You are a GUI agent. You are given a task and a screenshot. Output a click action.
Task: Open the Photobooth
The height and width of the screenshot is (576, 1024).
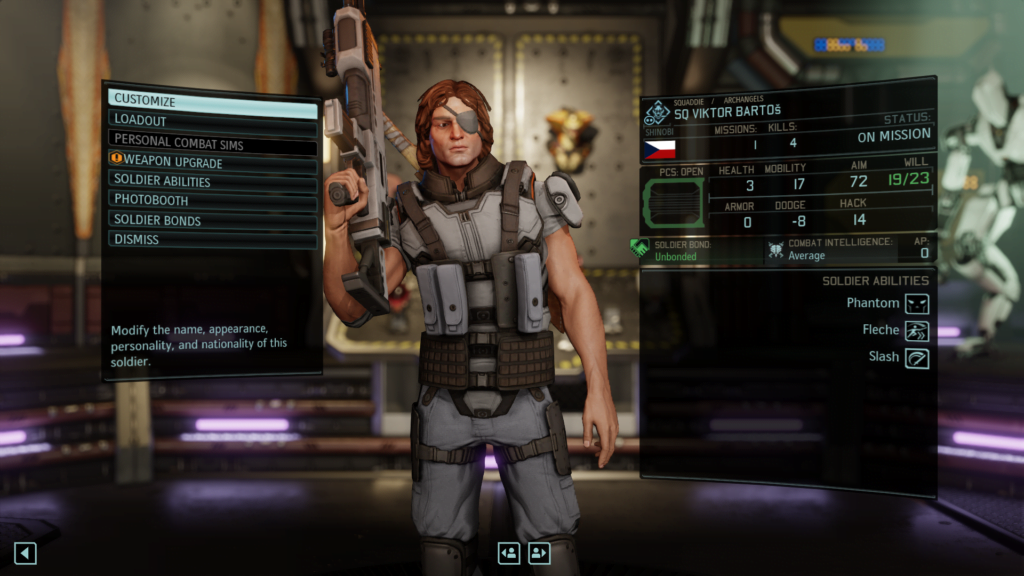[x=212, y=200]
